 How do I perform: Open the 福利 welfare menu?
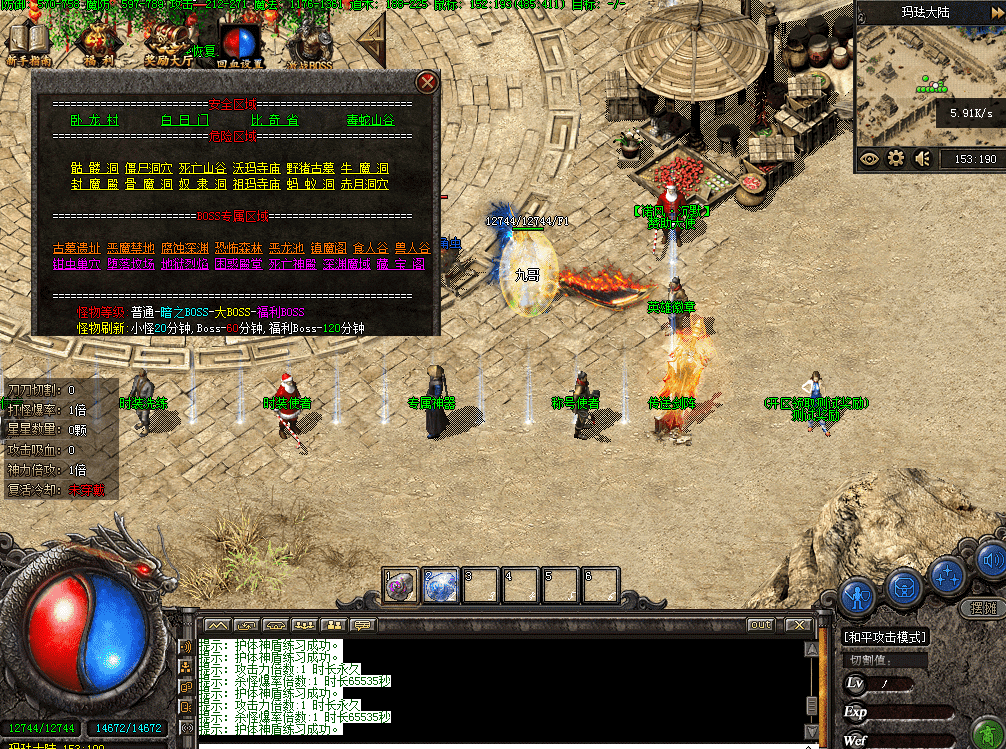tap(98, 44)
